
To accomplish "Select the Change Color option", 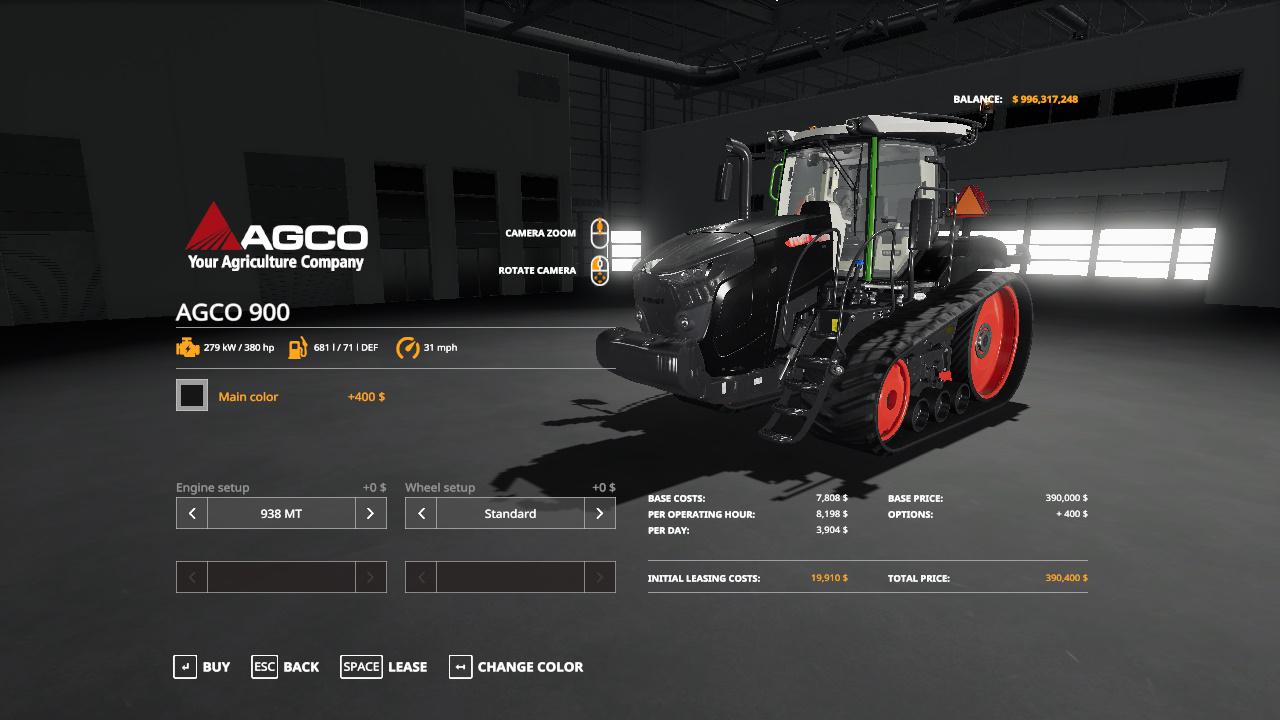I will 516,667.
